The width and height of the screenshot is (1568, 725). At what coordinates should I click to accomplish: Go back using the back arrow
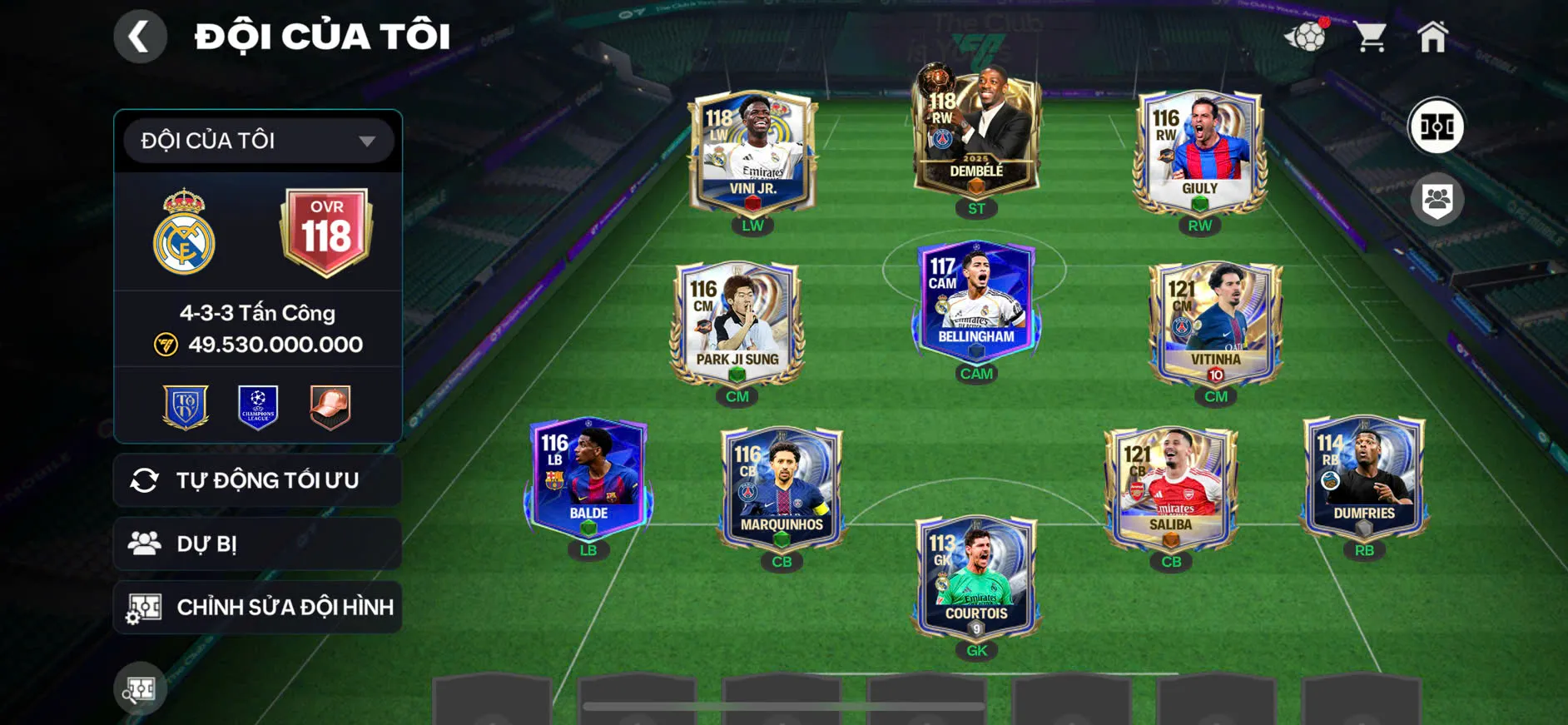point(140,36)
